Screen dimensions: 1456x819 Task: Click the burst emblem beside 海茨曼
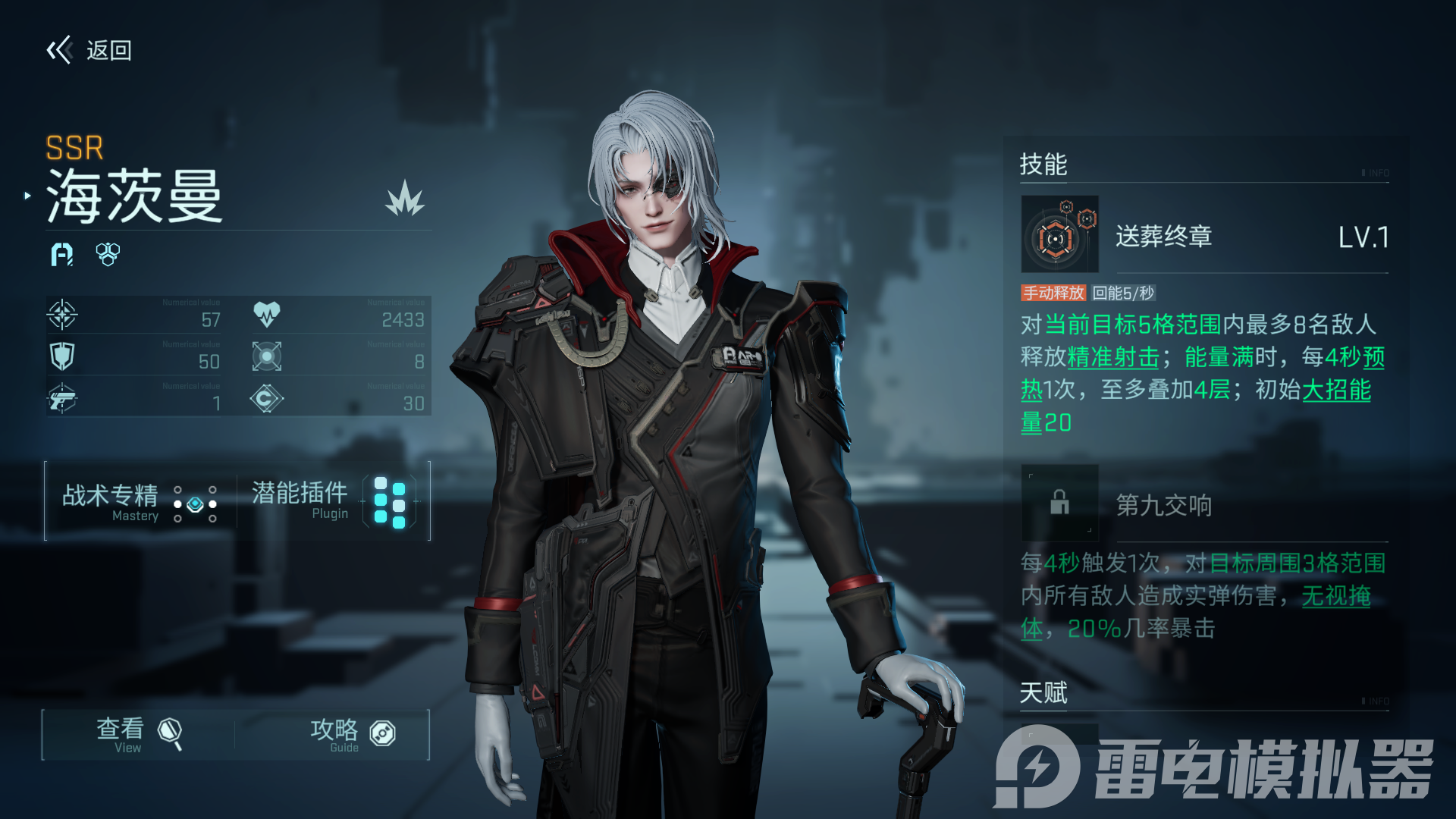pyautogui.click(x=404, y=199)
